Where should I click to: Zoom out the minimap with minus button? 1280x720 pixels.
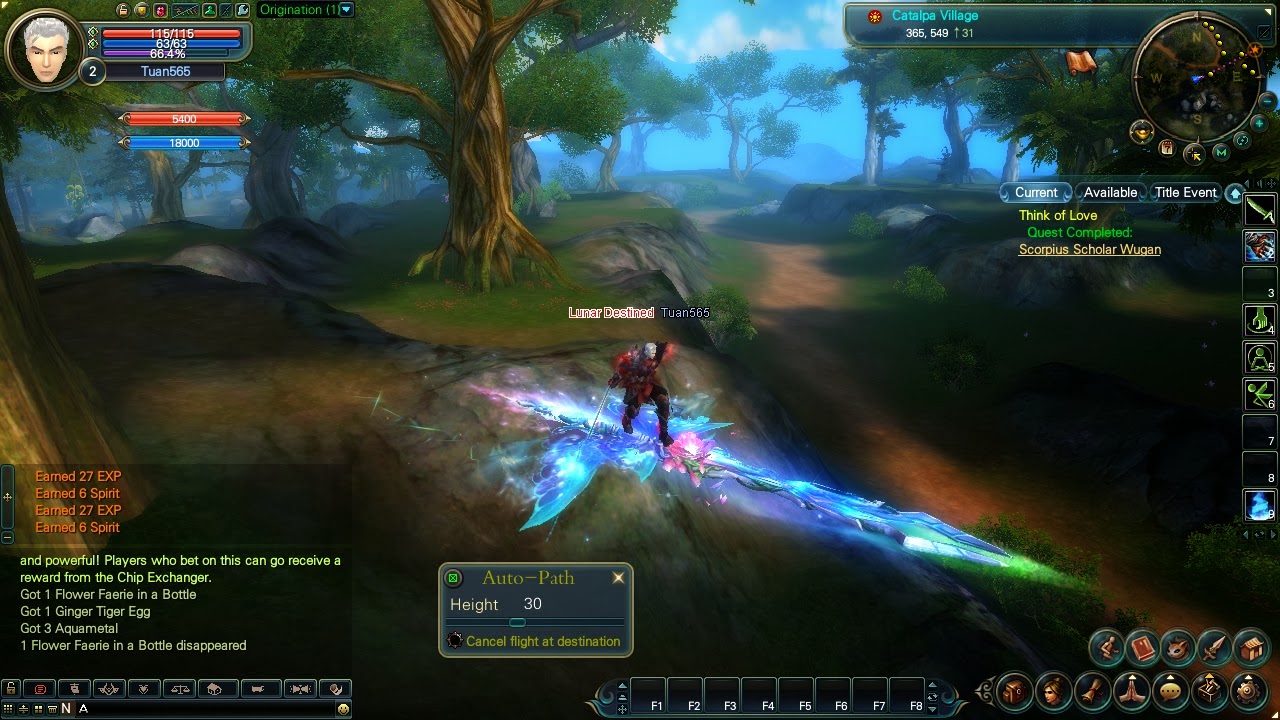point(1268,101)
